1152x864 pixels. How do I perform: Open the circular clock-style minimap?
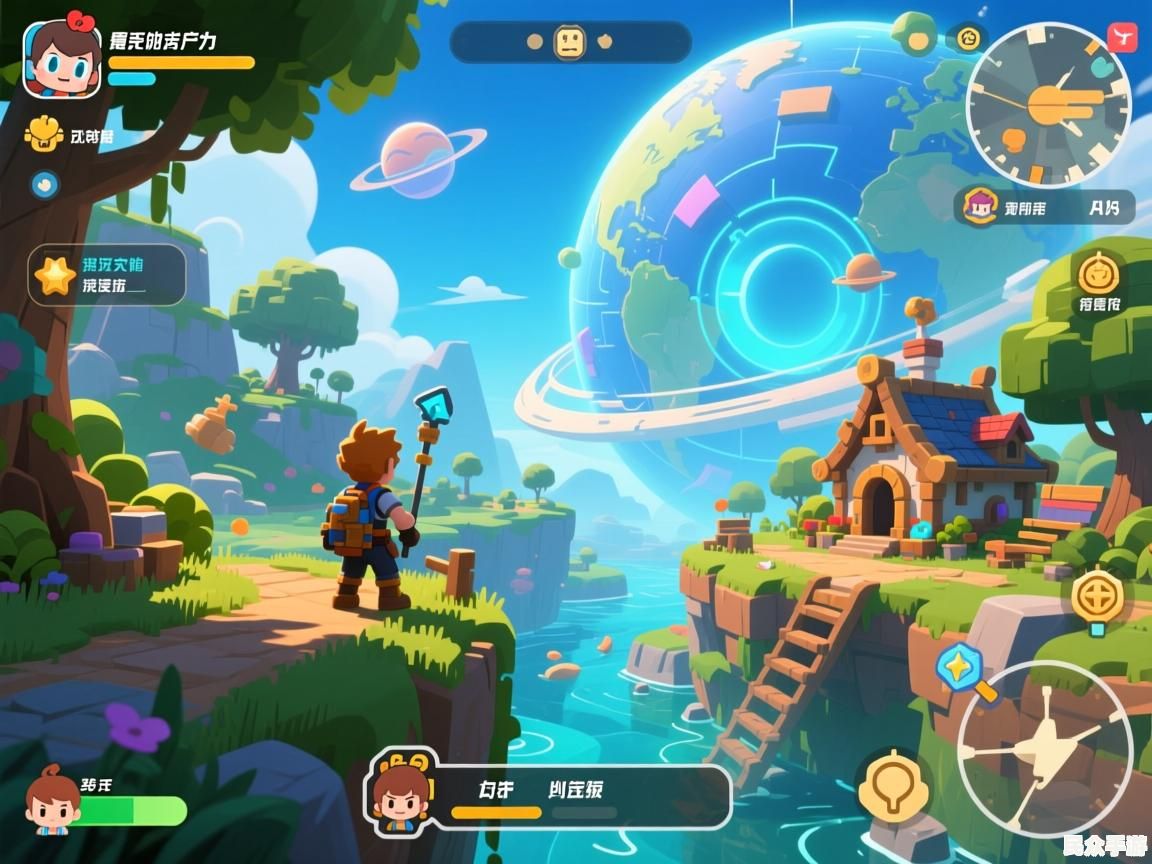(1048, 104)
